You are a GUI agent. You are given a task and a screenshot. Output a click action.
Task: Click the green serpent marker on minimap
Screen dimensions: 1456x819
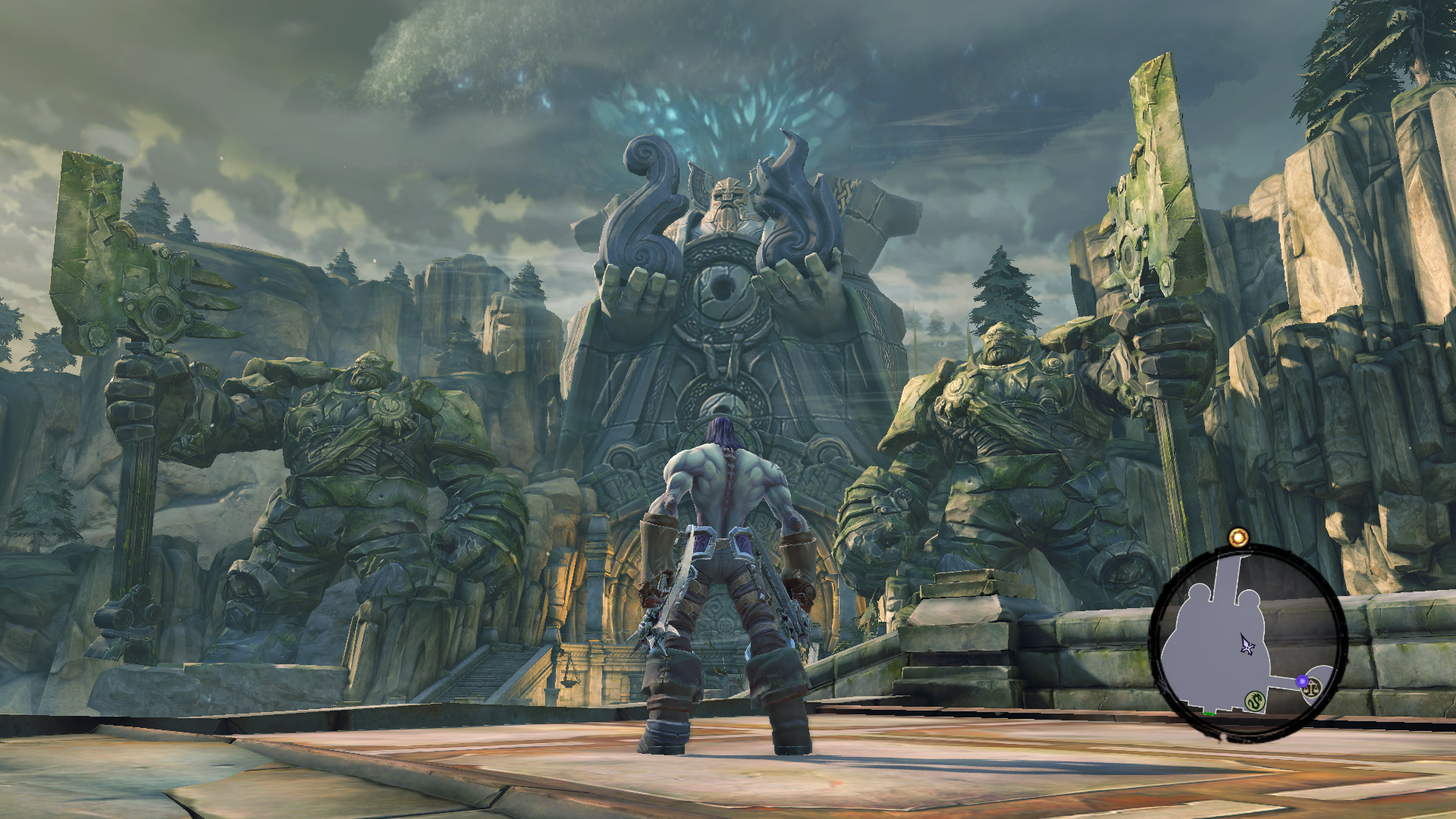pos(1255,702)
